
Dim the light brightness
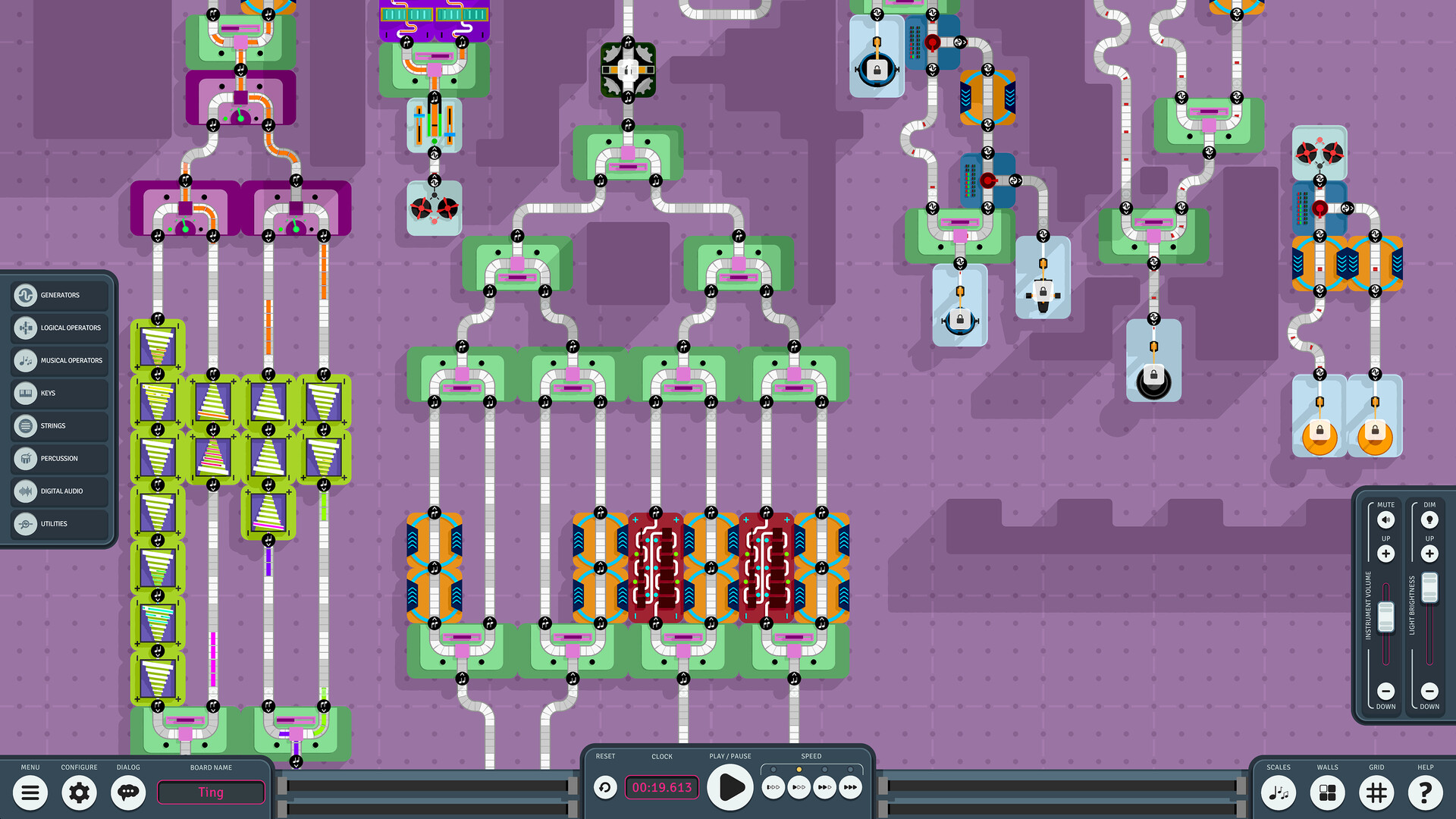pyautogui.click(x=1429, y=520)
